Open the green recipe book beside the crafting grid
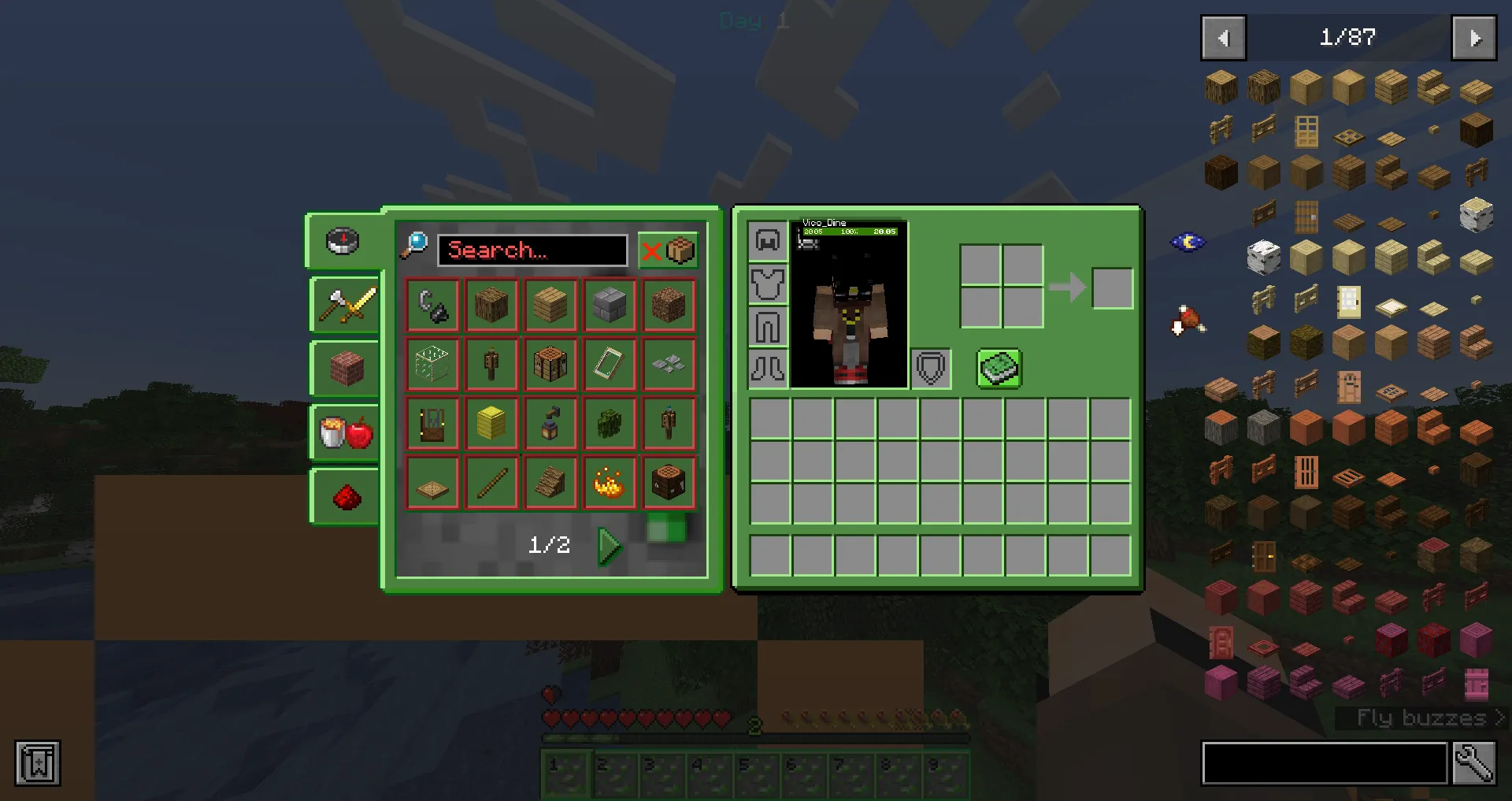Screen dimensions: 1512x801 pyautogui.click(x=999, y=369)
